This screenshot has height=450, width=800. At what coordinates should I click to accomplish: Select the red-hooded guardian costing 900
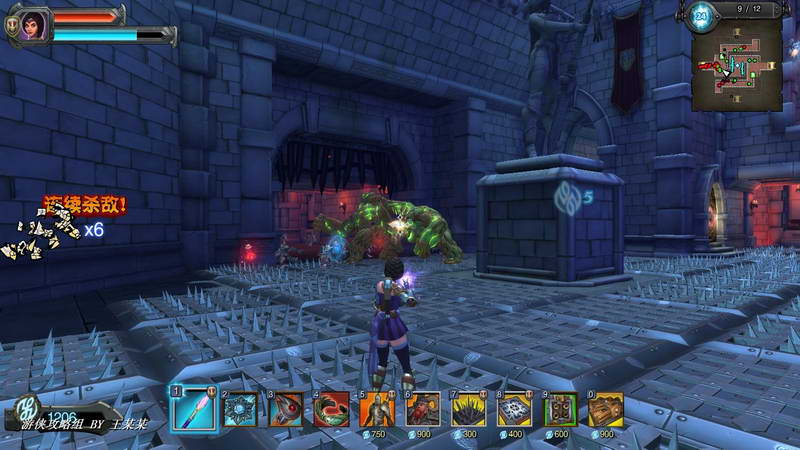point(423,409)
